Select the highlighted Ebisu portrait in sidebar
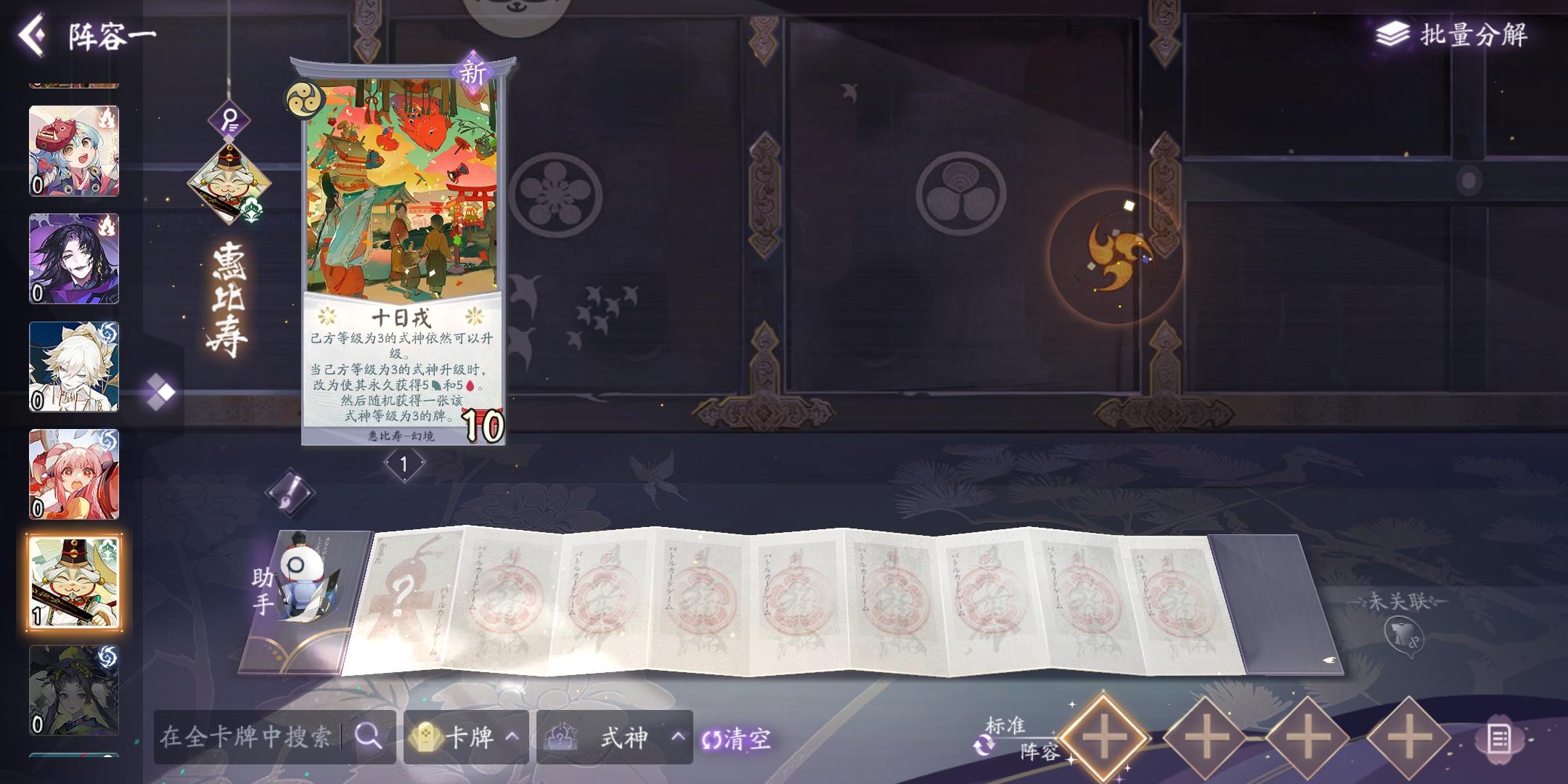Image resolution: width=1568 pixels, height=784 pixels. [x=75, y=581]
